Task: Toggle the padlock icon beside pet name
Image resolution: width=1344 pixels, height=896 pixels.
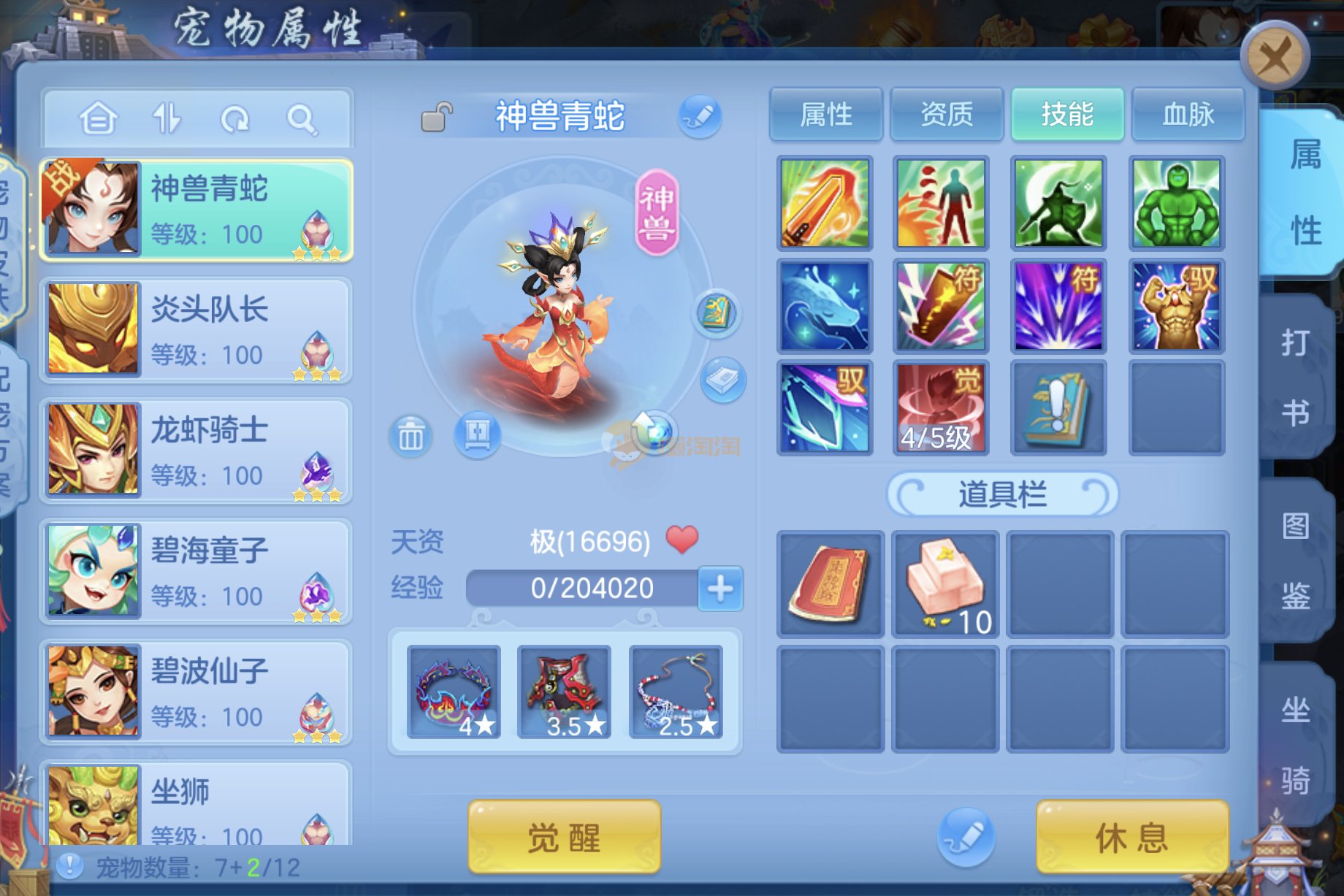Action: tap(437, 117)
